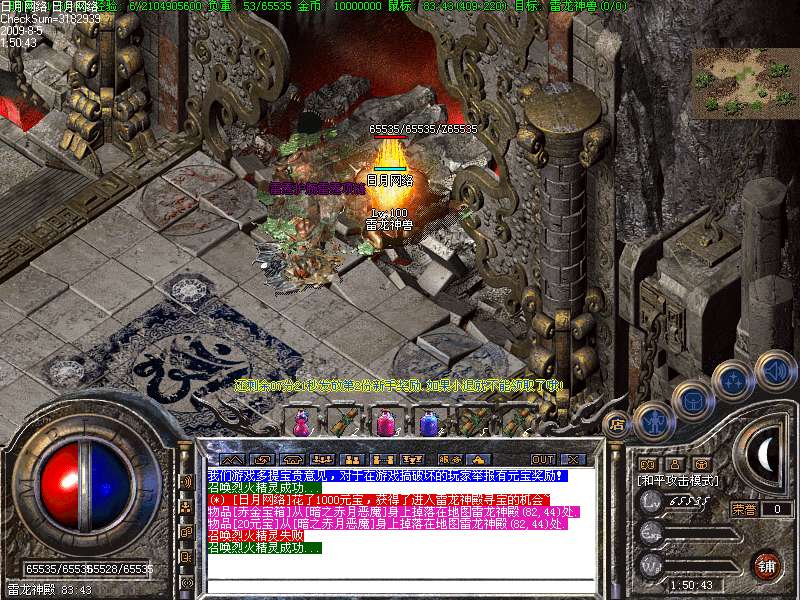Toggle the sound-wave chat channel icon beside the orb
Screen dimensions: 800x600
(186, 482)
